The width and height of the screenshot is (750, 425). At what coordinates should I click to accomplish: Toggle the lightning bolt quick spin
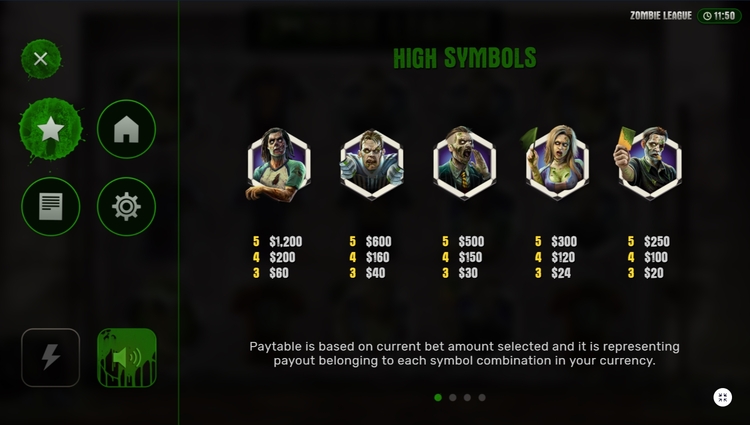pos(51,357)
